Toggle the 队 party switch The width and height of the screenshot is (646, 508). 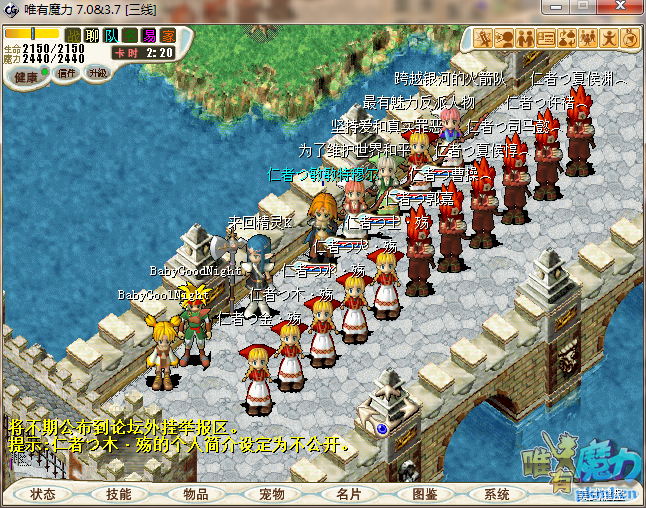(x=111, y=36)
